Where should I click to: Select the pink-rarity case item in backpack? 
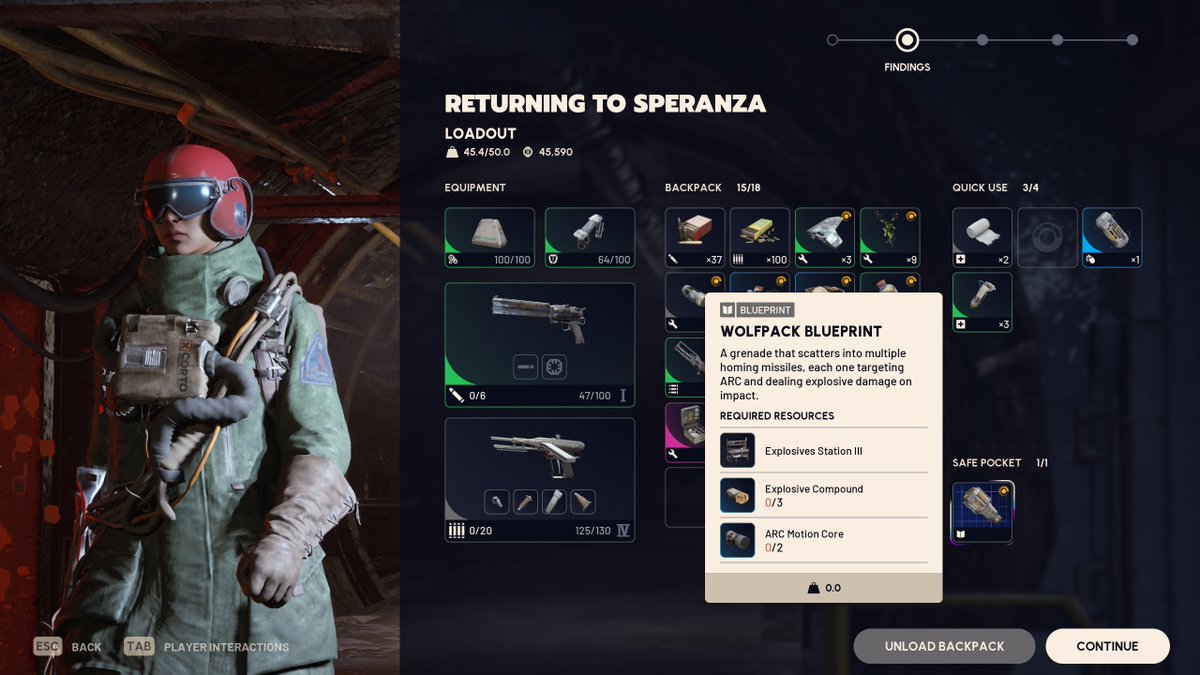(686, 432)
